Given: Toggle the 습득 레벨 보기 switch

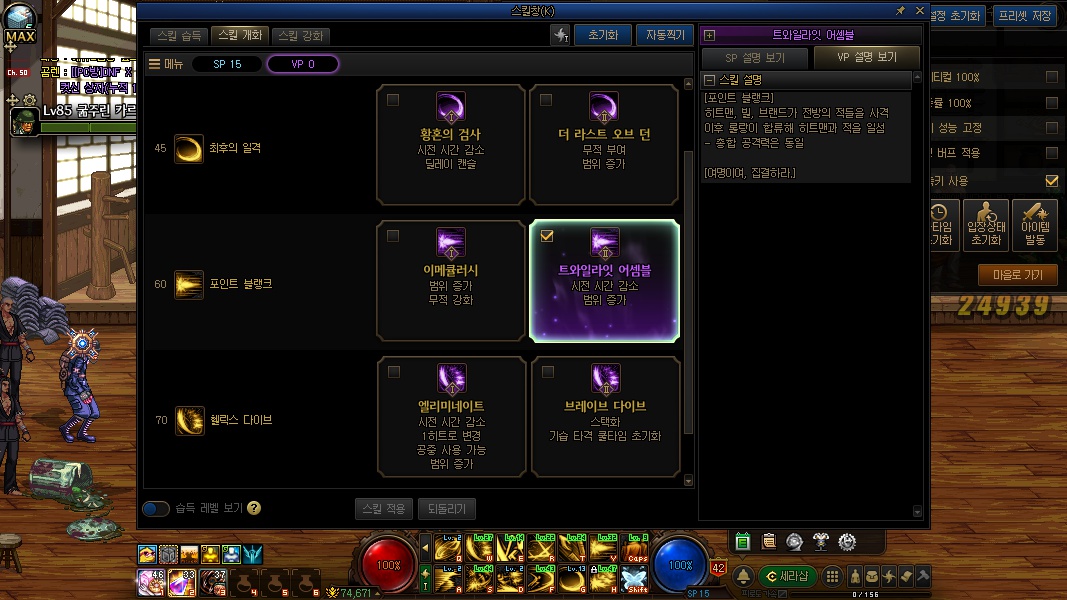Looking at the screenshot, I should tap(156, 509).
